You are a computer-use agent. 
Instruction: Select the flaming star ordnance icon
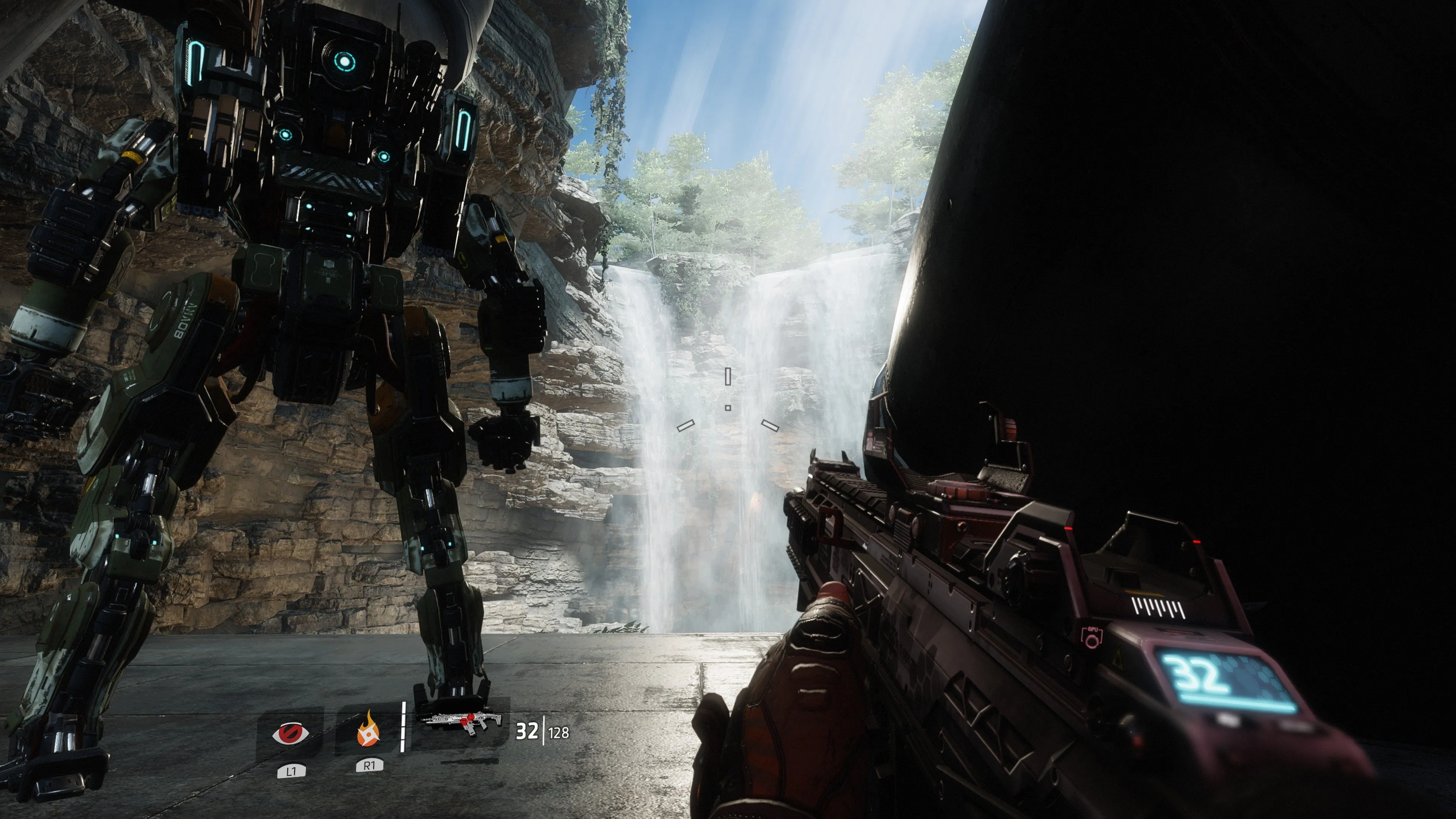click(369, 730)
